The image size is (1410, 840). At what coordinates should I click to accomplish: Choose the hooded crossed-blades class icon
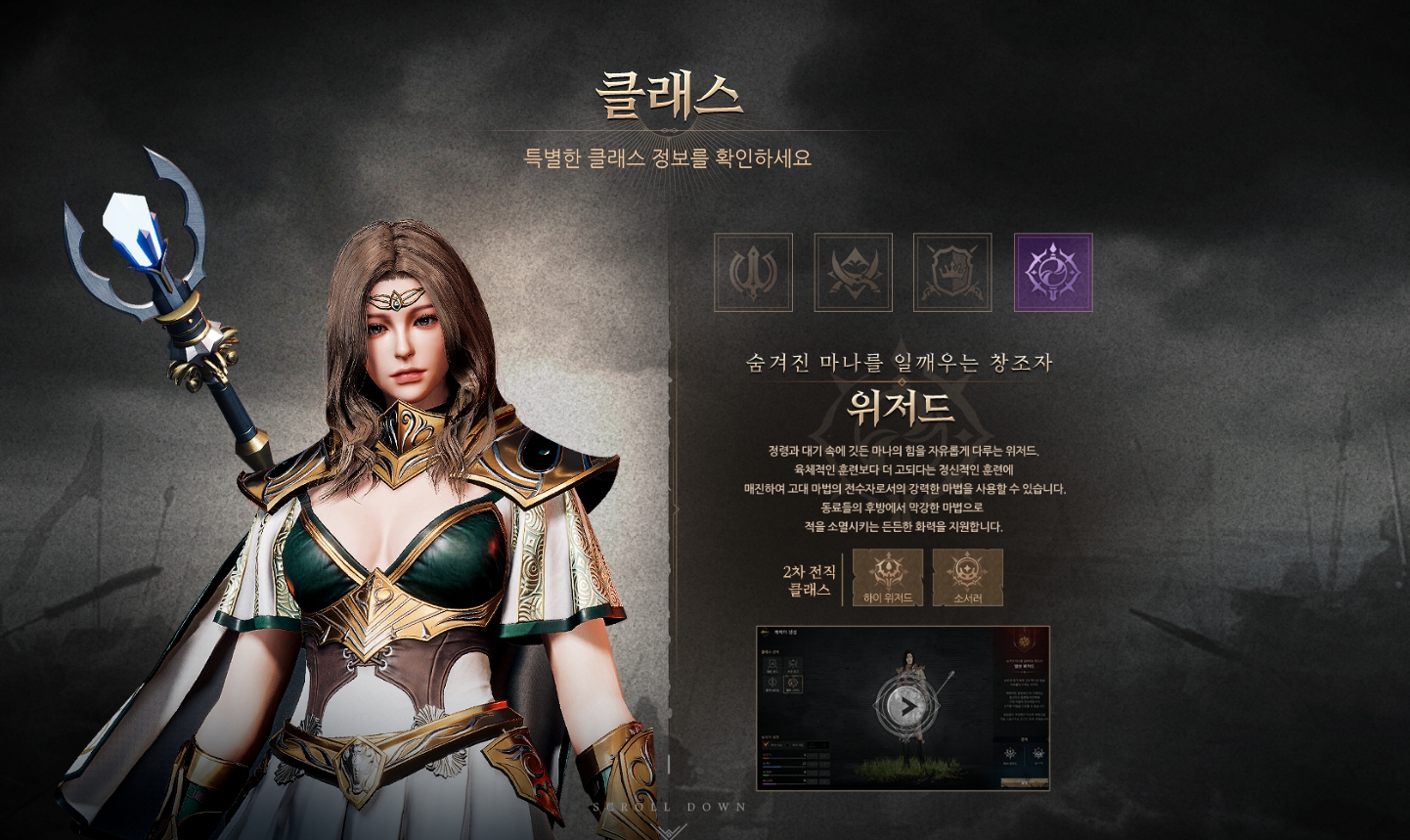(853, 273)
